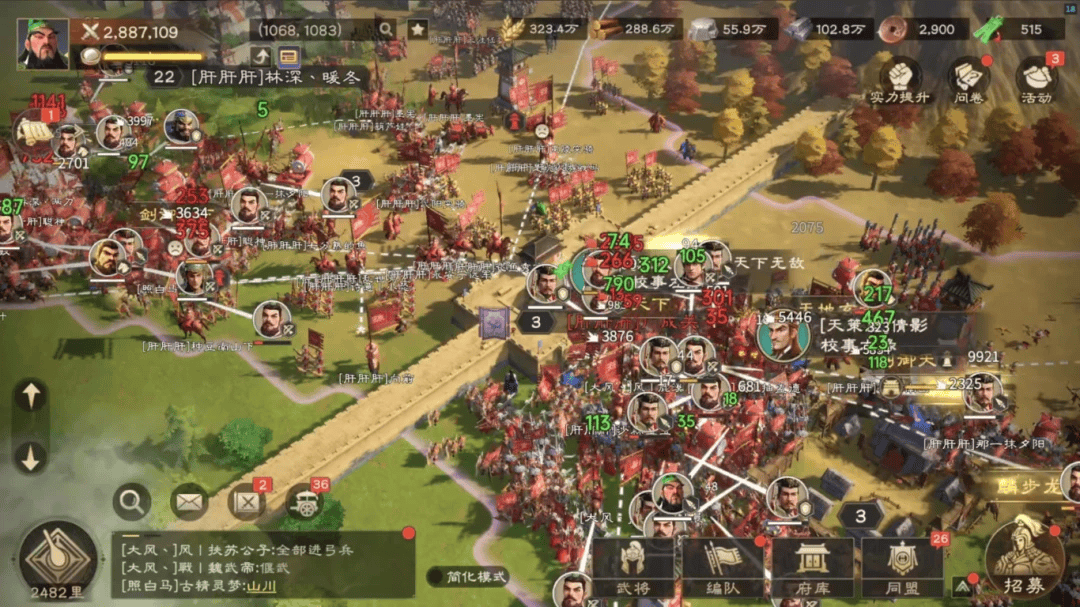The height and width of the screenshot is (607, 1080).
Task: Open the 同盟 alliance menu
Action: pyautogui.click(x=902, y=568)
